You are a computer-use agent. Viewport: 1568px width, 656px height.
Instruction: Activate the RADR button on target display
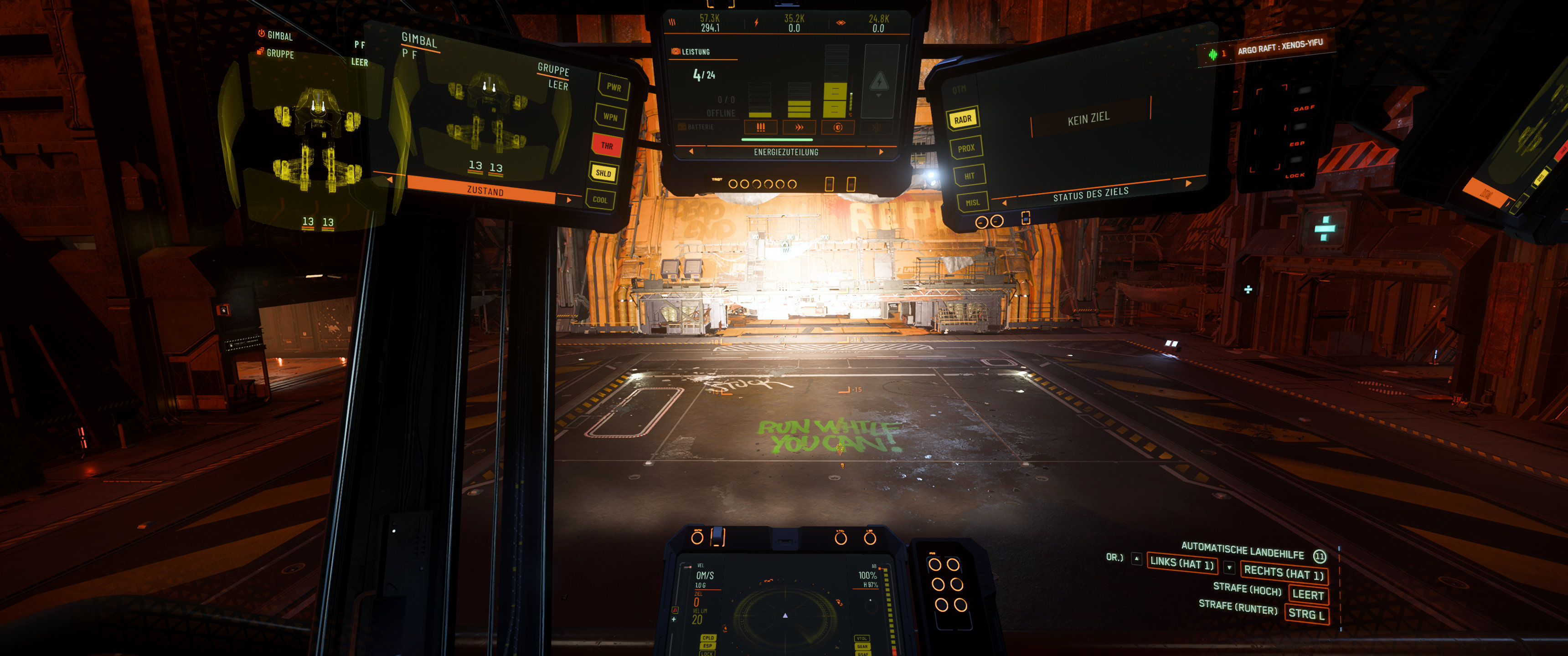[962, 119]
